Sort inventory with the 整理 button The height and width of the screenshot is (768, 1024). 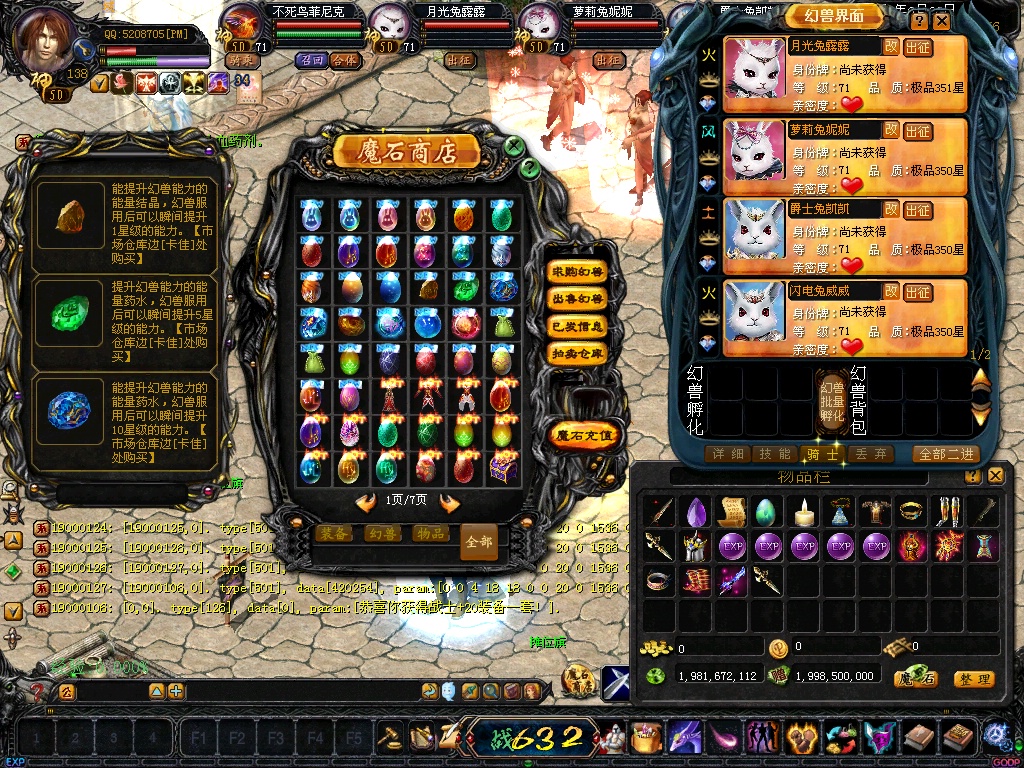pos(972,679)
